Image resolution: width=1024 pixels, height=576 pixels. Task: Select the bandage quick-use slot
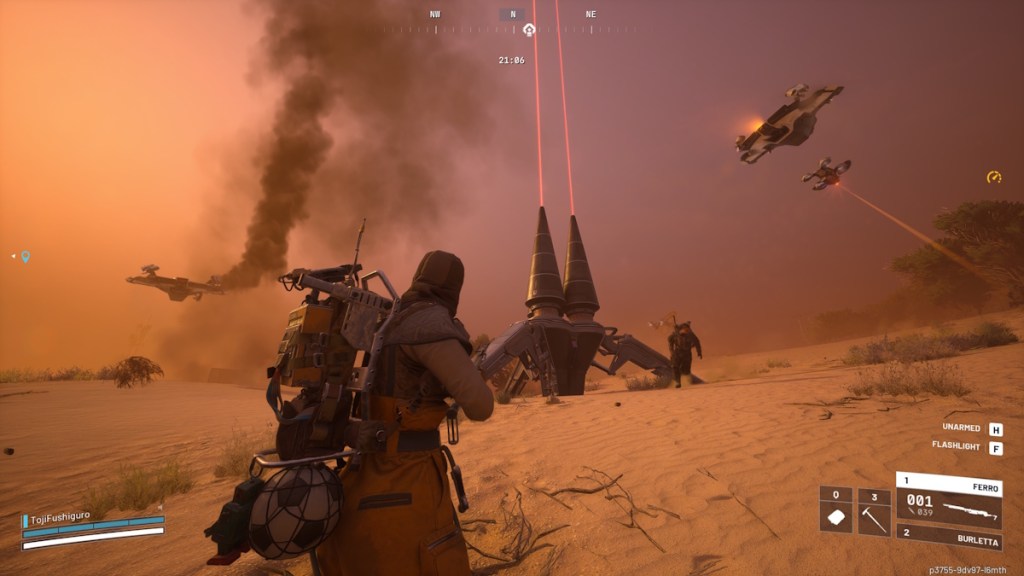(x=835, y=512)
